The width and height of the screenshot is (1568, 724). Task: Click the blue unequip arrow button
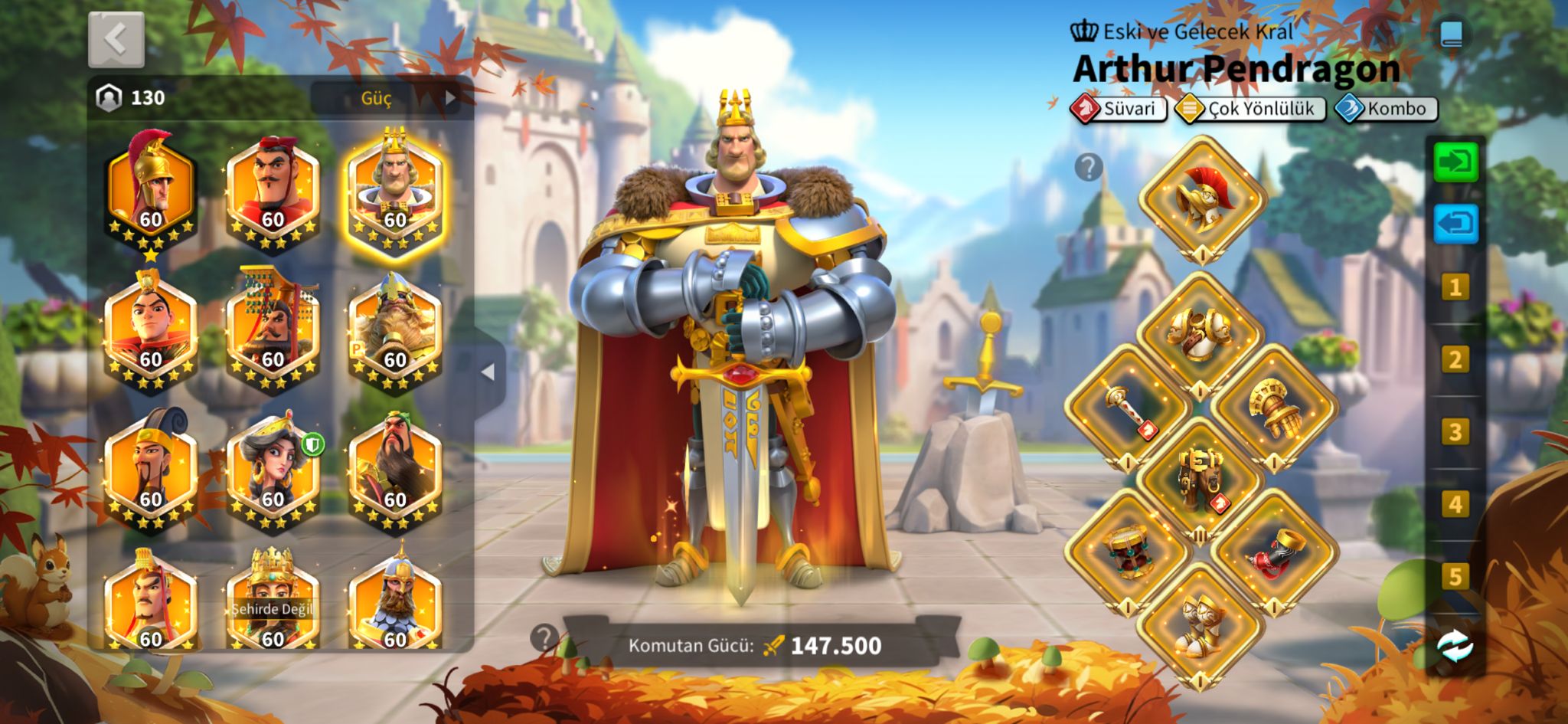1455,224
